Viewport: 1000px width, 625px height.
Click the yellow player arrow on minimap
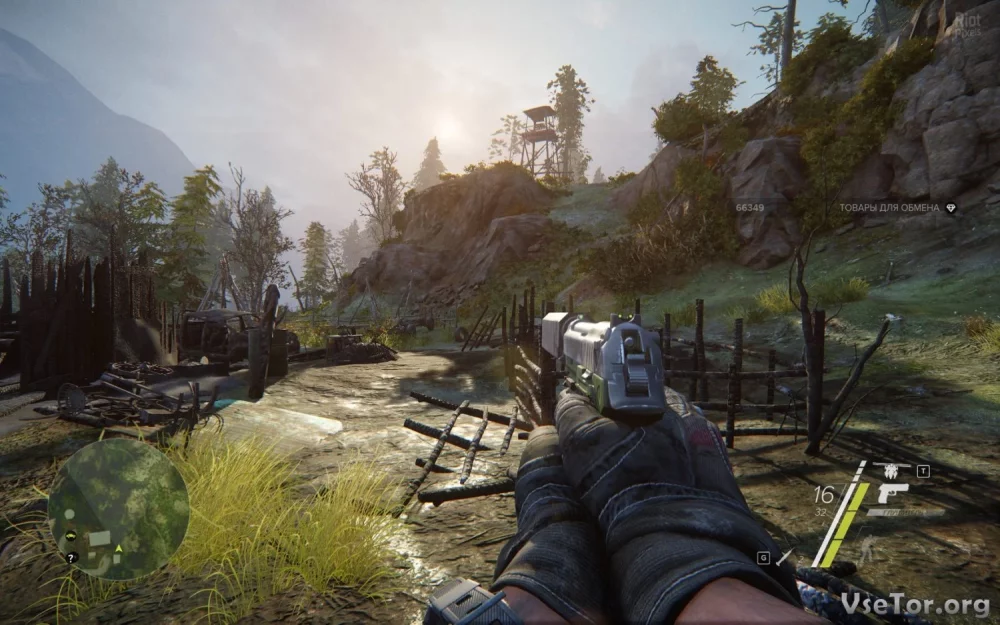[119, 548]
